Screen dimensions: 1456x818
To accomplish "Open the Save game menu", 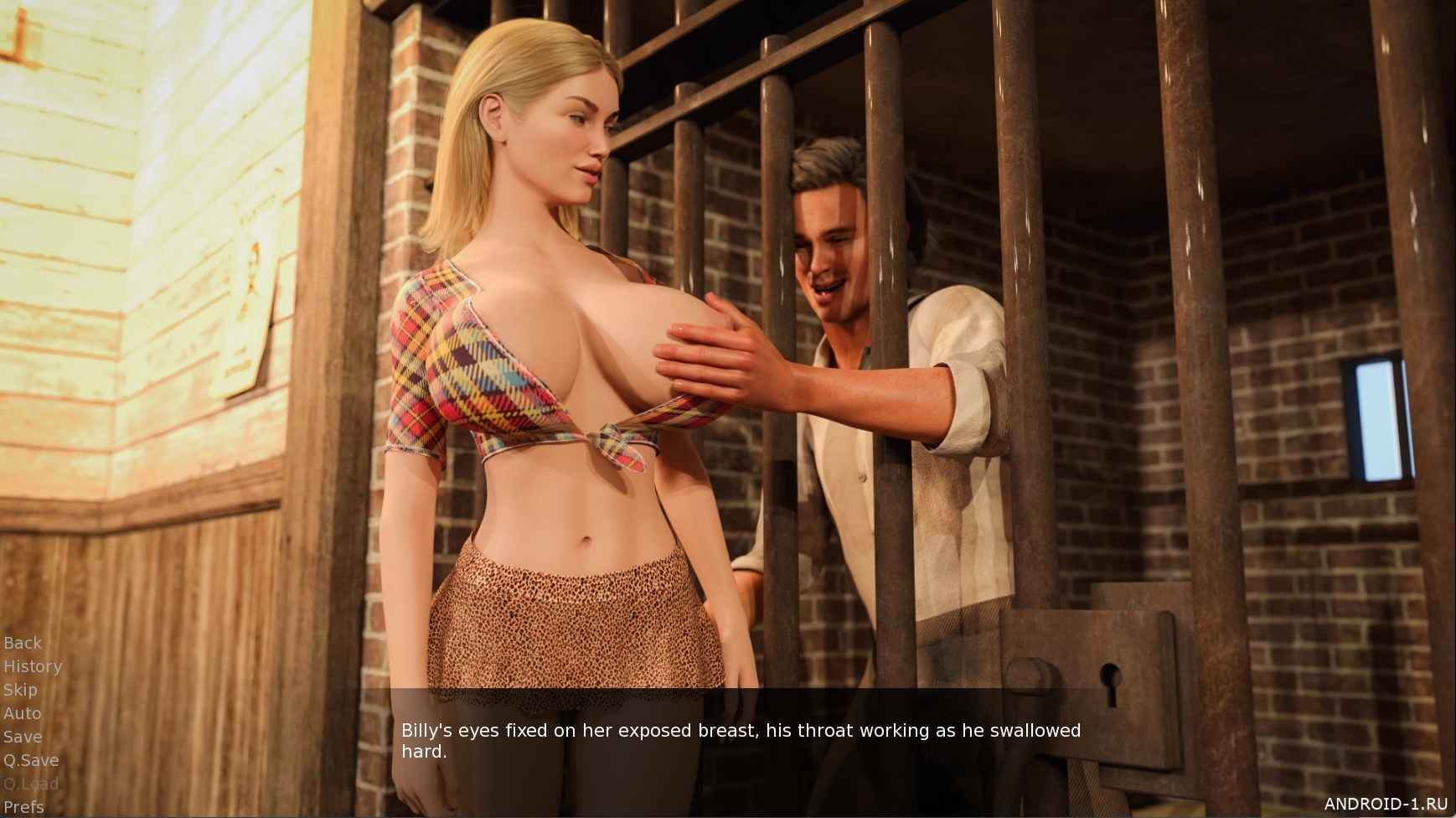I will pos(23,737).
